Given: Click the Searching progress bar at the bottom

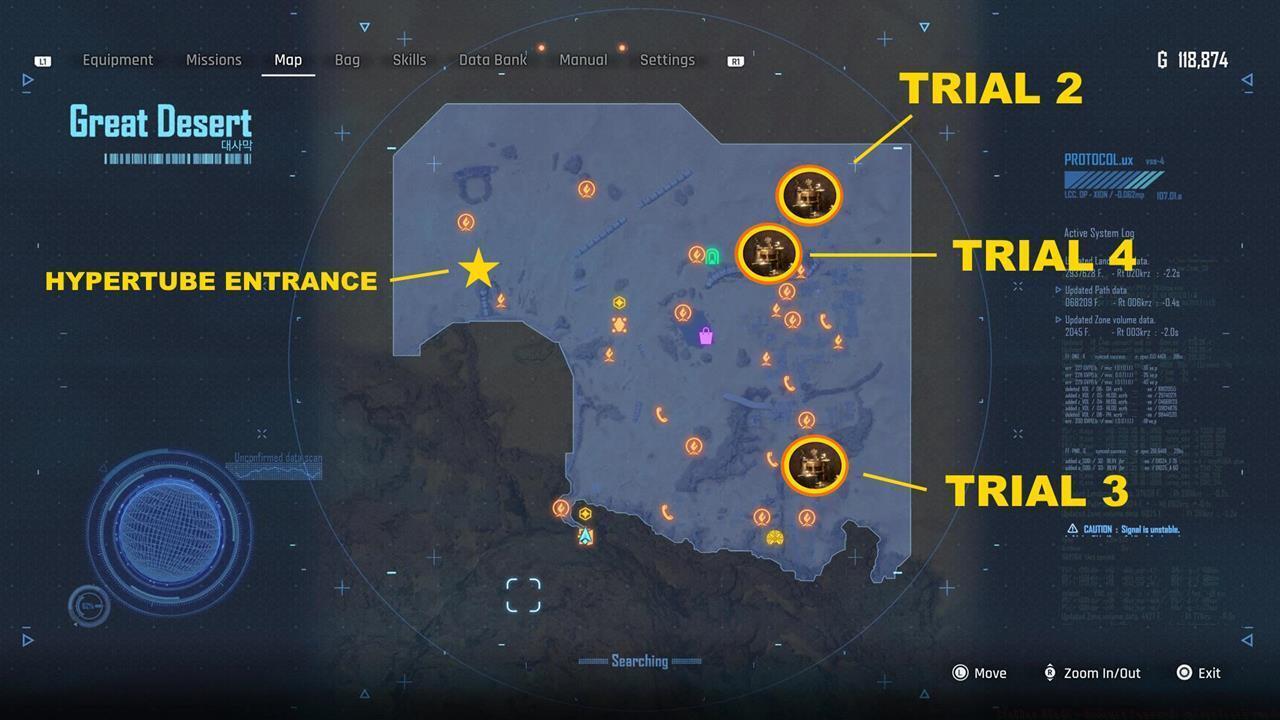Looking at the screenshot, I should coord(640,661).
